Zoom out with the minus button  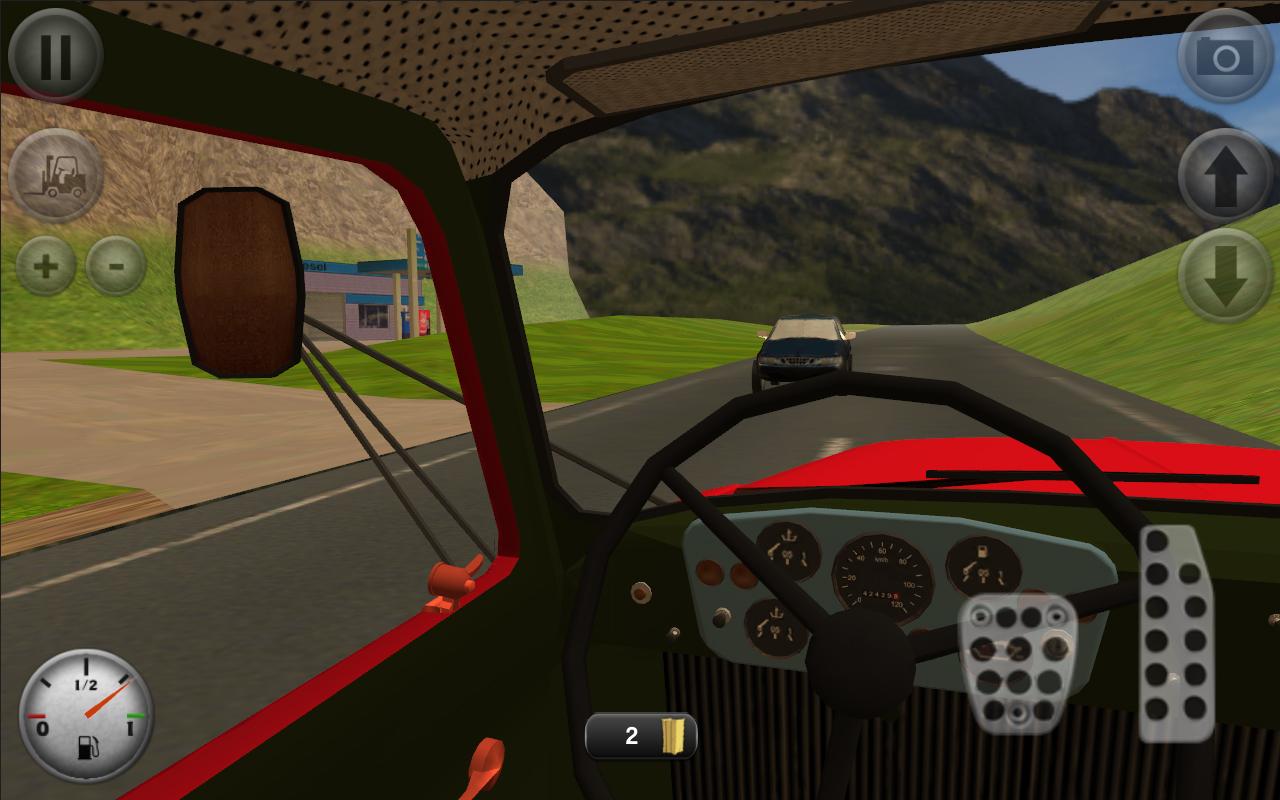pos(116,266)
